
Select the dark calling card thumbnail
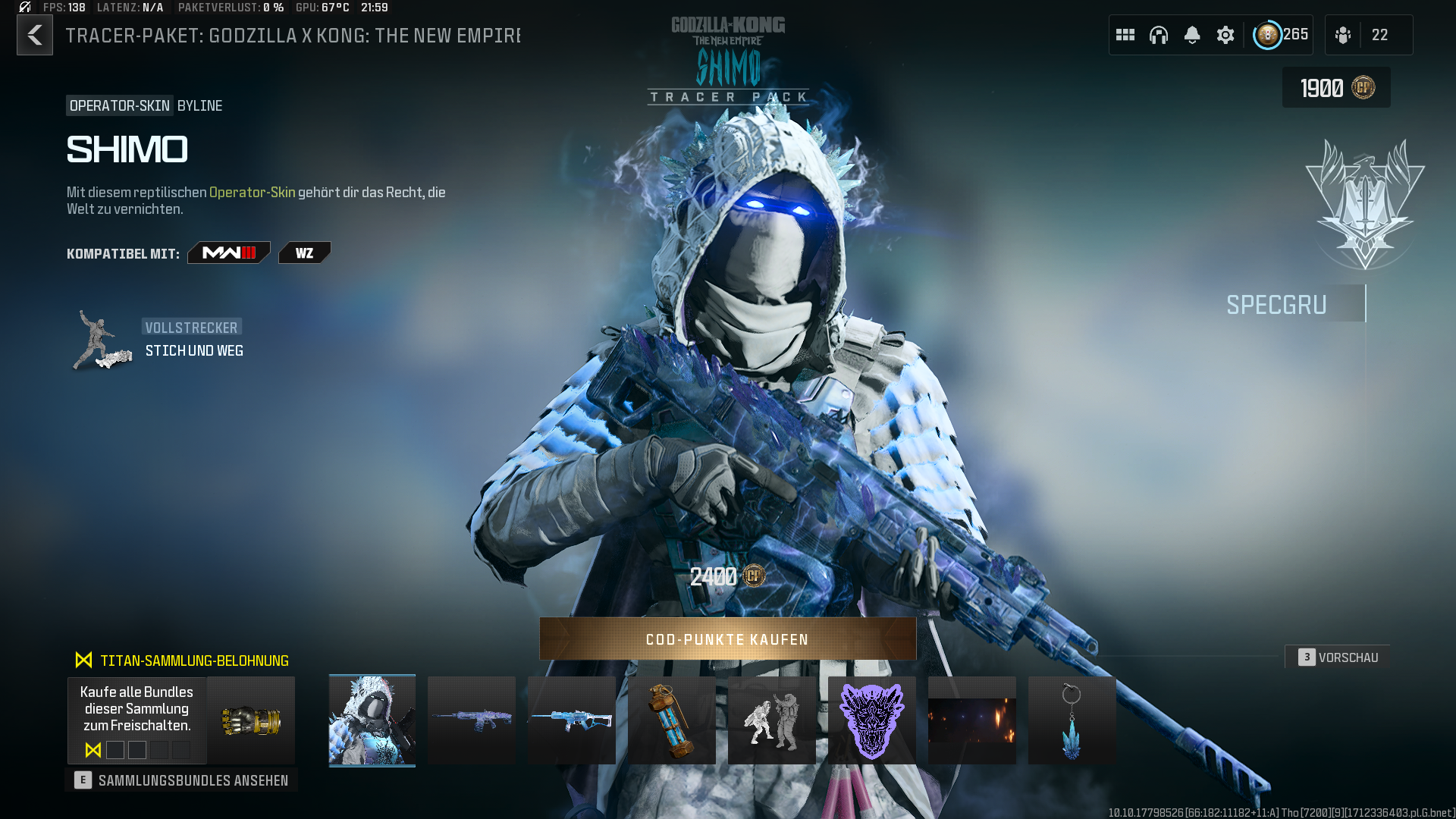[972, 720]
